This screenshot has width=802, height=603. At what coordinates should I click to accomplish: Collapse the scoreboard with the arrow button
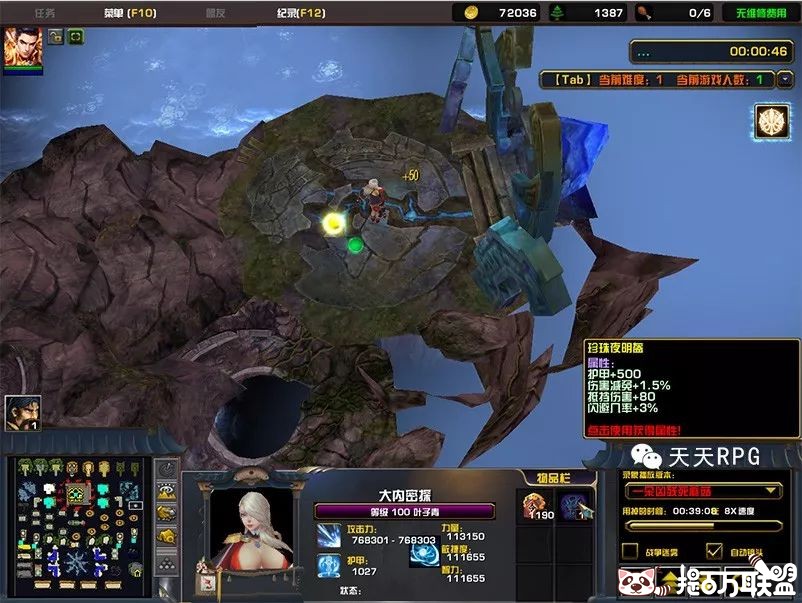pyautogui.click(x=783, y=77)
